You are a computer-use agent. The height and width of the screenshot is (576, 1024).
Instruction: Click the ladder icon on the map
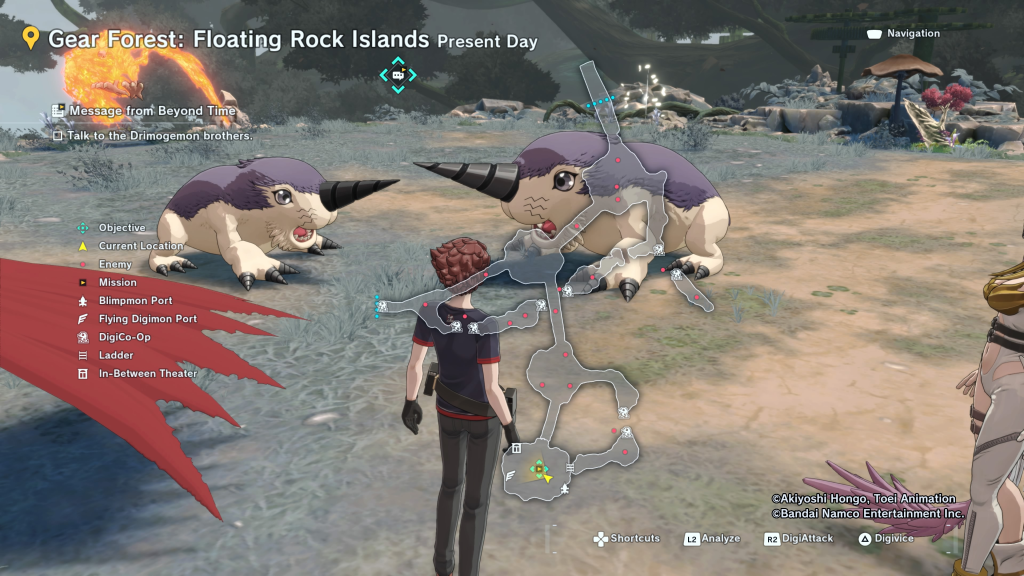point(570,467)
